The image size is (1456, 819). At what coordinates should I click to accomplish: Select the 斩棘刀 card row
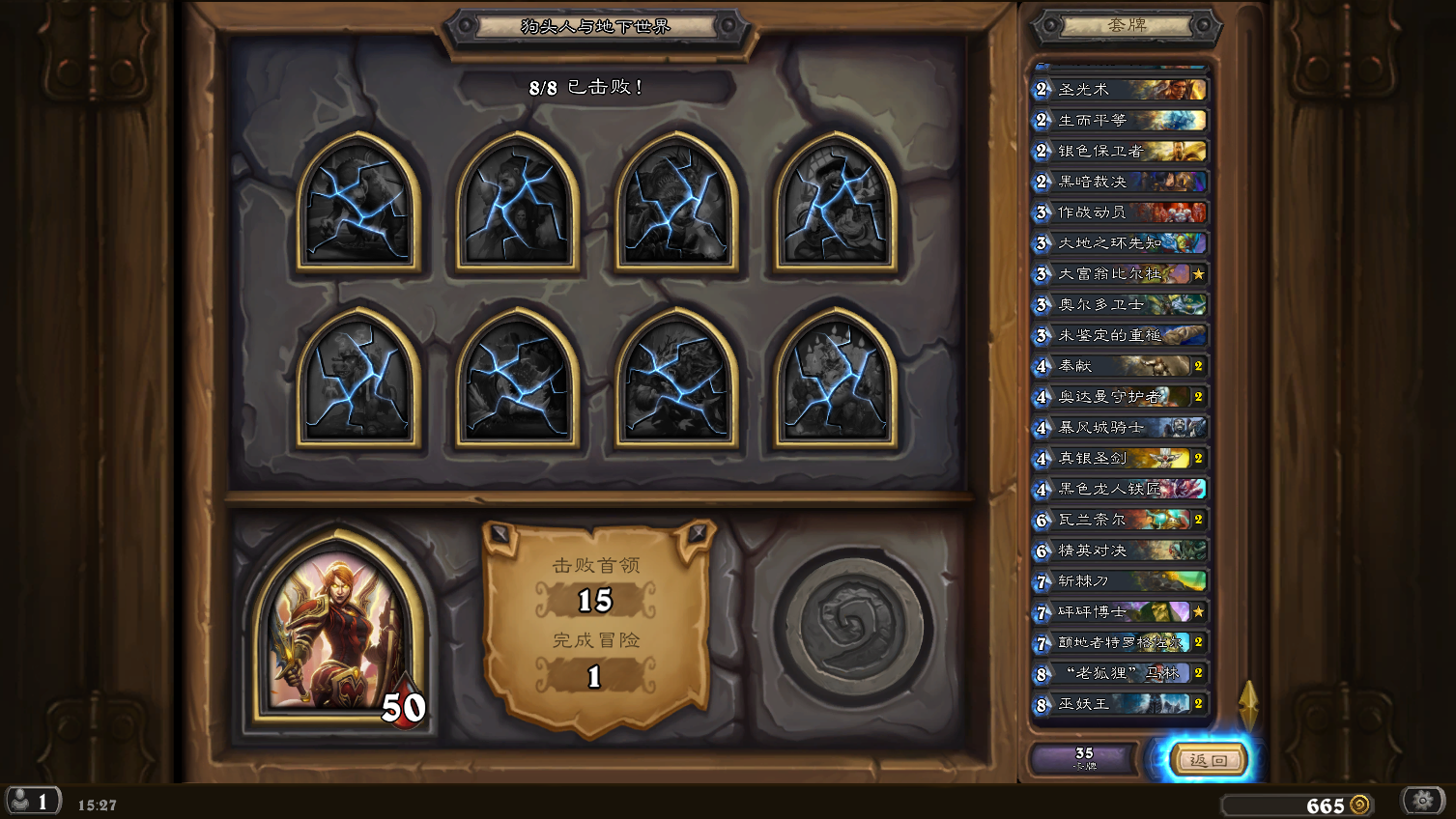point(1121,581)
